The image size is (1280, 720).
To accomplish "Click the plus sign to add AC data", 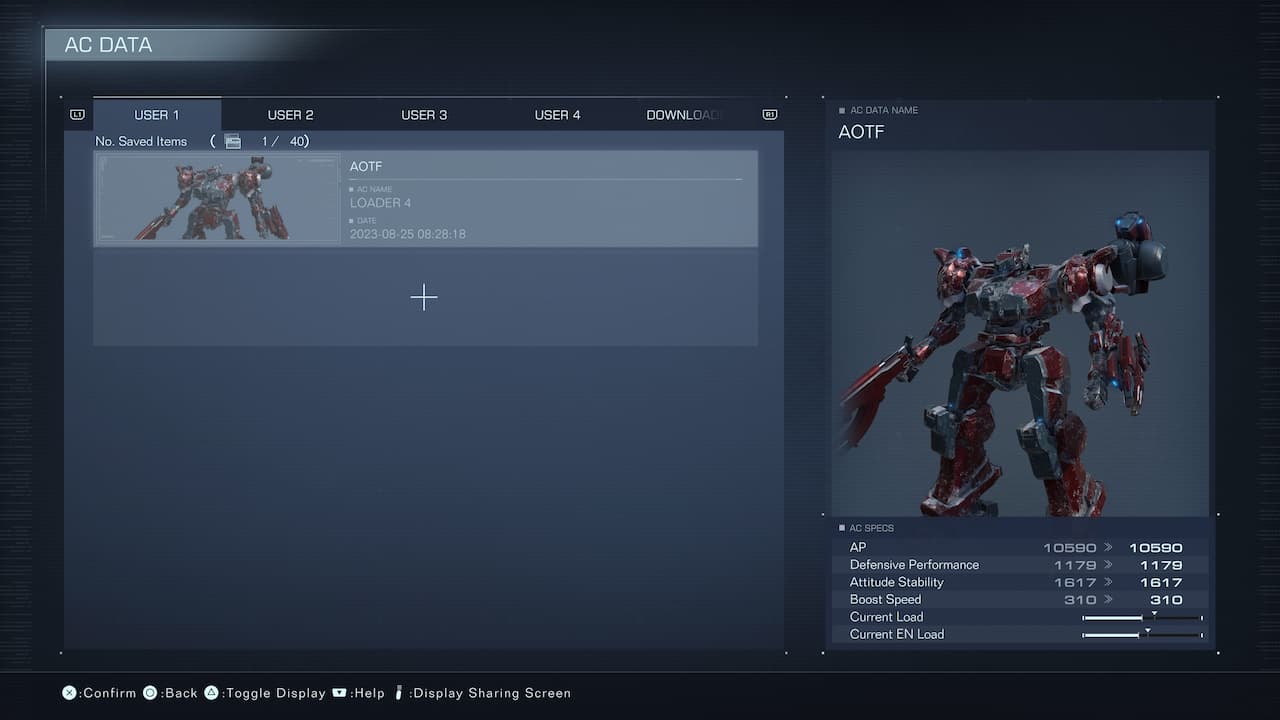I will [x=424, y=297].
